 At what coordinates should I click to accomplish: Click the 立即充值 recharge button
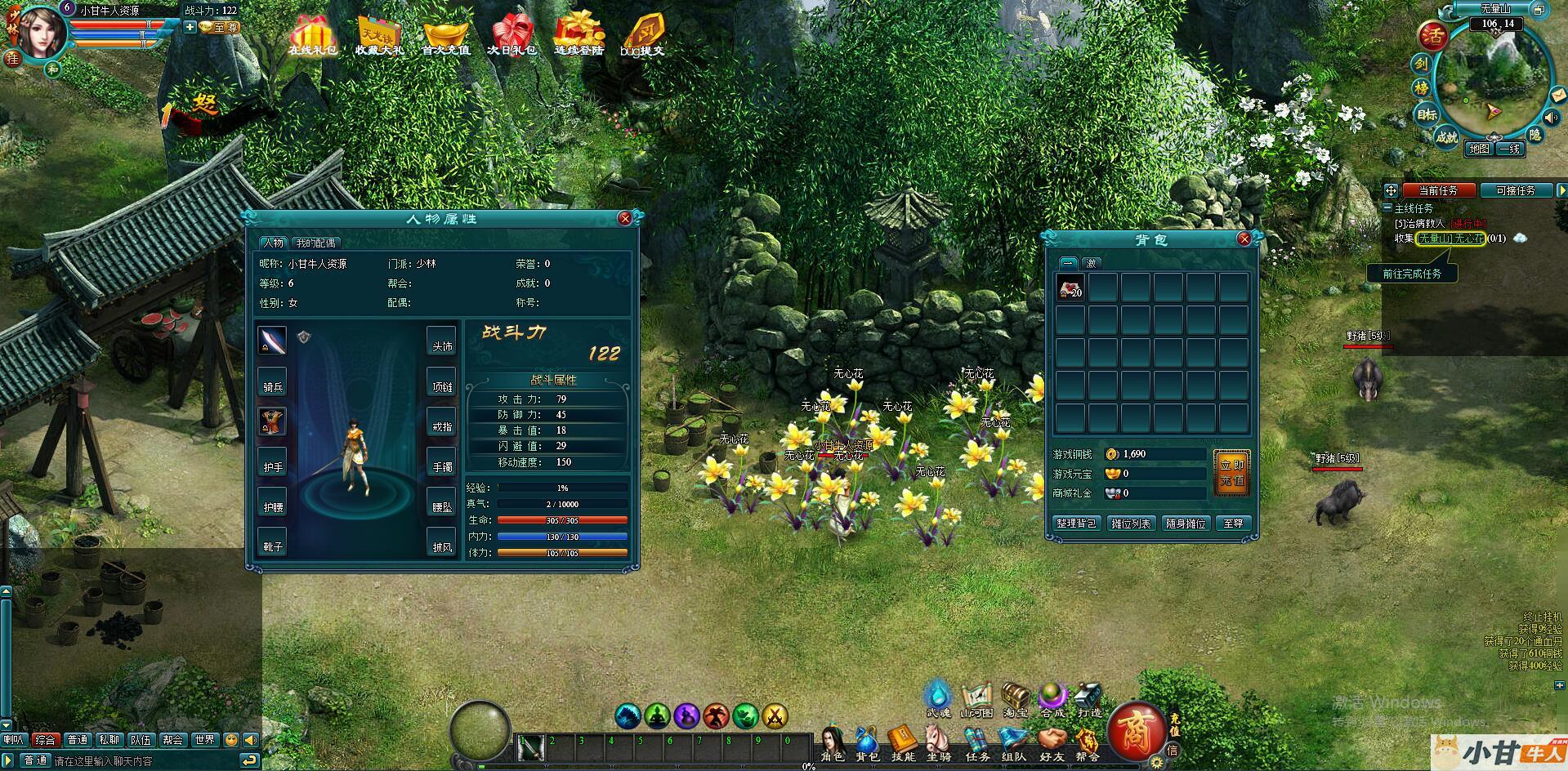click(1231, 473)
